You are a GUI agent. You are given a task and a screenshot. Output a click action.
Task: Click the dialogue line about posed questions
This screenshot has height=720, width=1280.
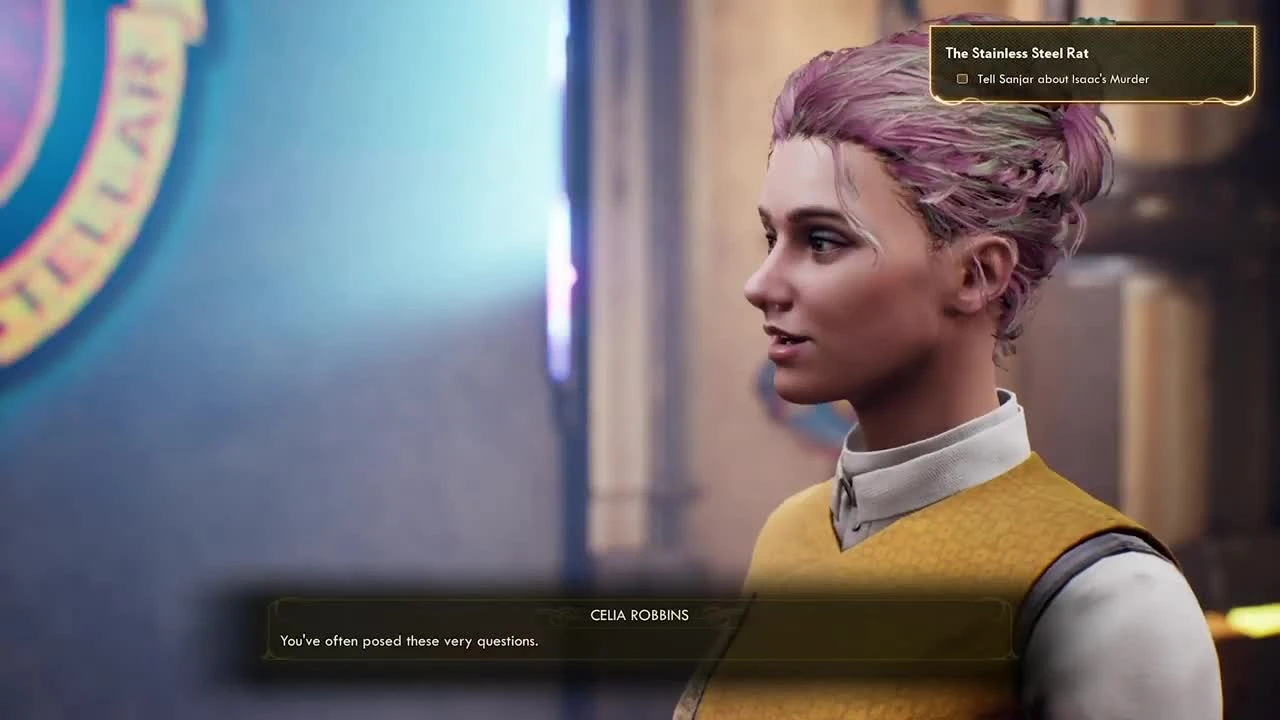click(409, 641)
